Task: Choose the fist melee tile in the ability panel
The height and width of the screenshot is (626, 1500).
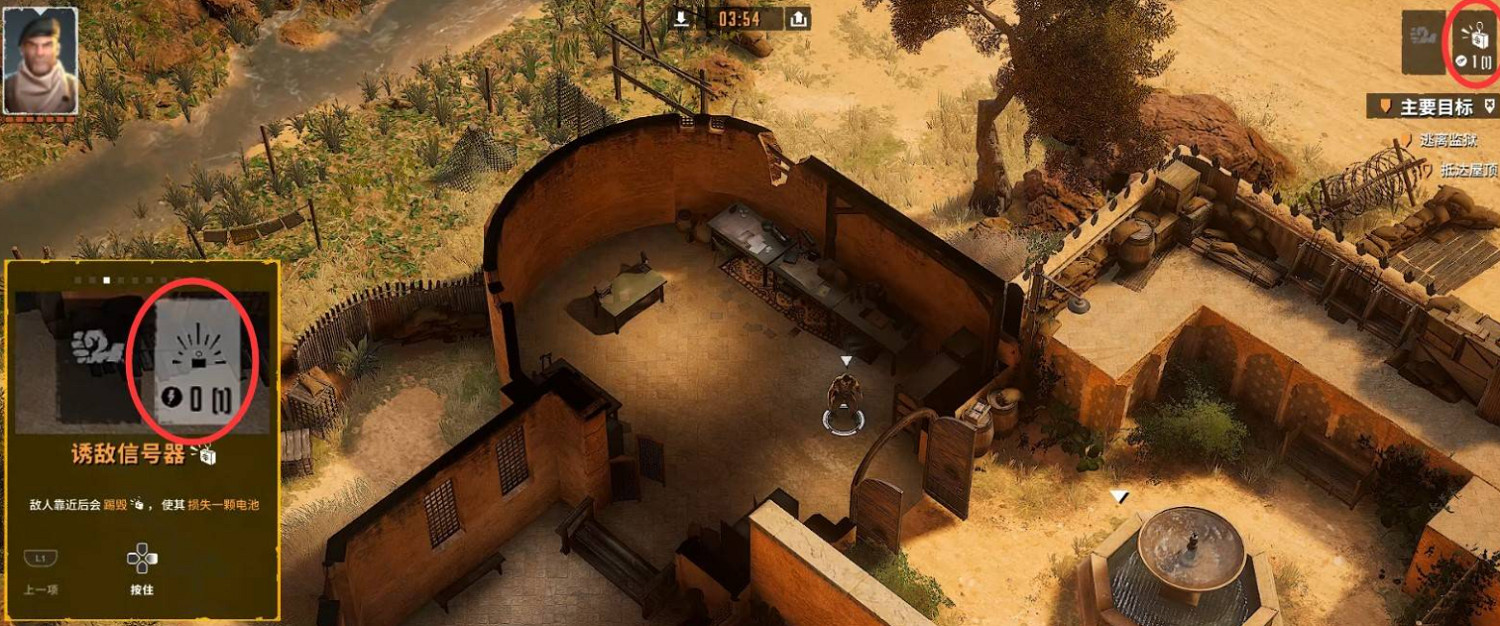Action: point(97,350)
